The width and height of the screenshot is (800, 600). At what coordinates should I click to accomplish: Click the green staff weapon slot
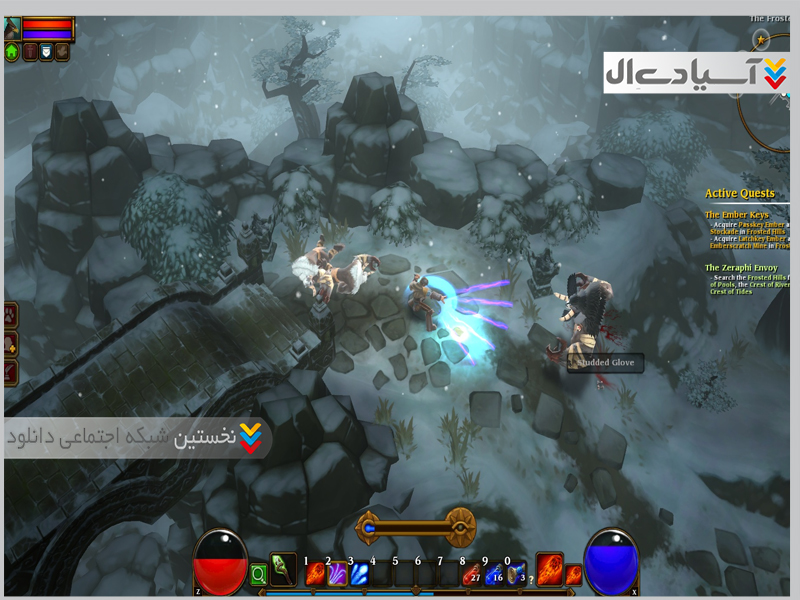283,569
